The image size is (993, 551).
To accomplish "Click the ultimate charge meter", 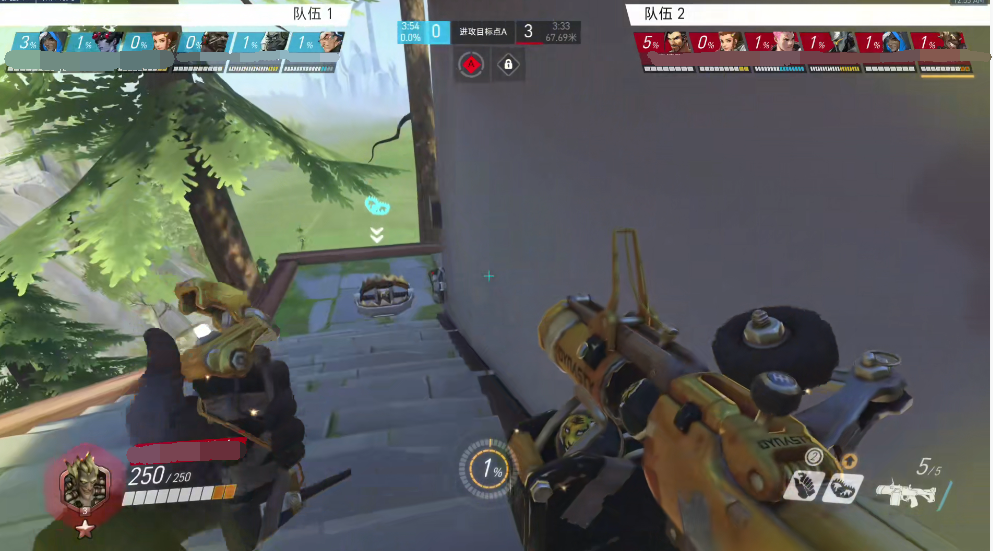I will [x=488, y=468].
